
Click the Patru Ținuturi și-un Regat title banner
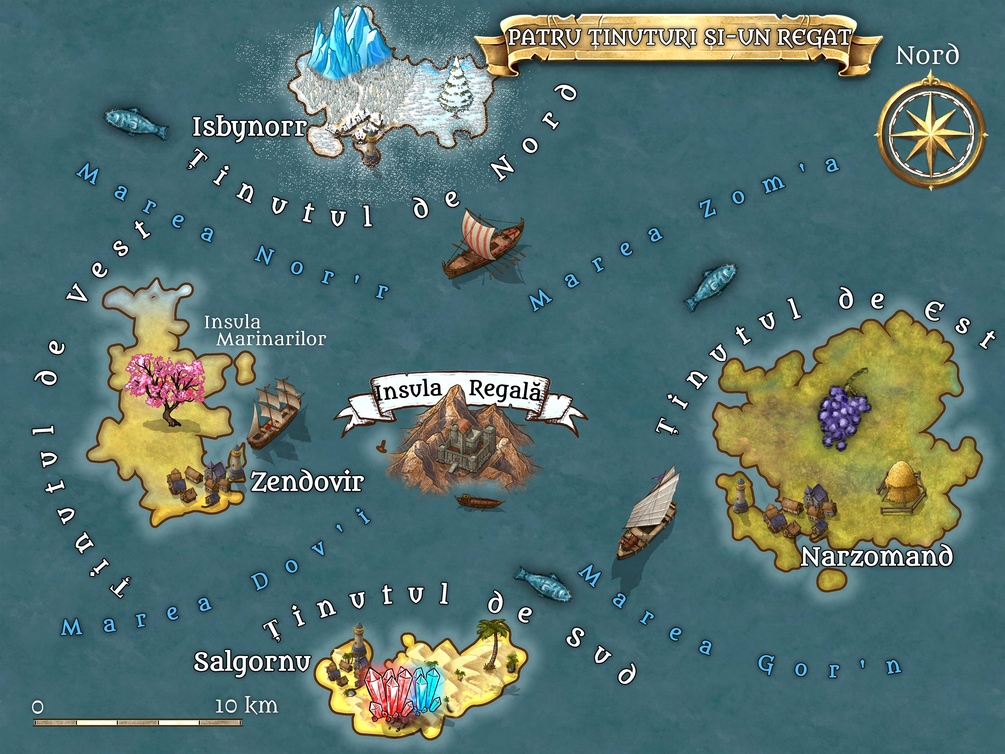678,38
